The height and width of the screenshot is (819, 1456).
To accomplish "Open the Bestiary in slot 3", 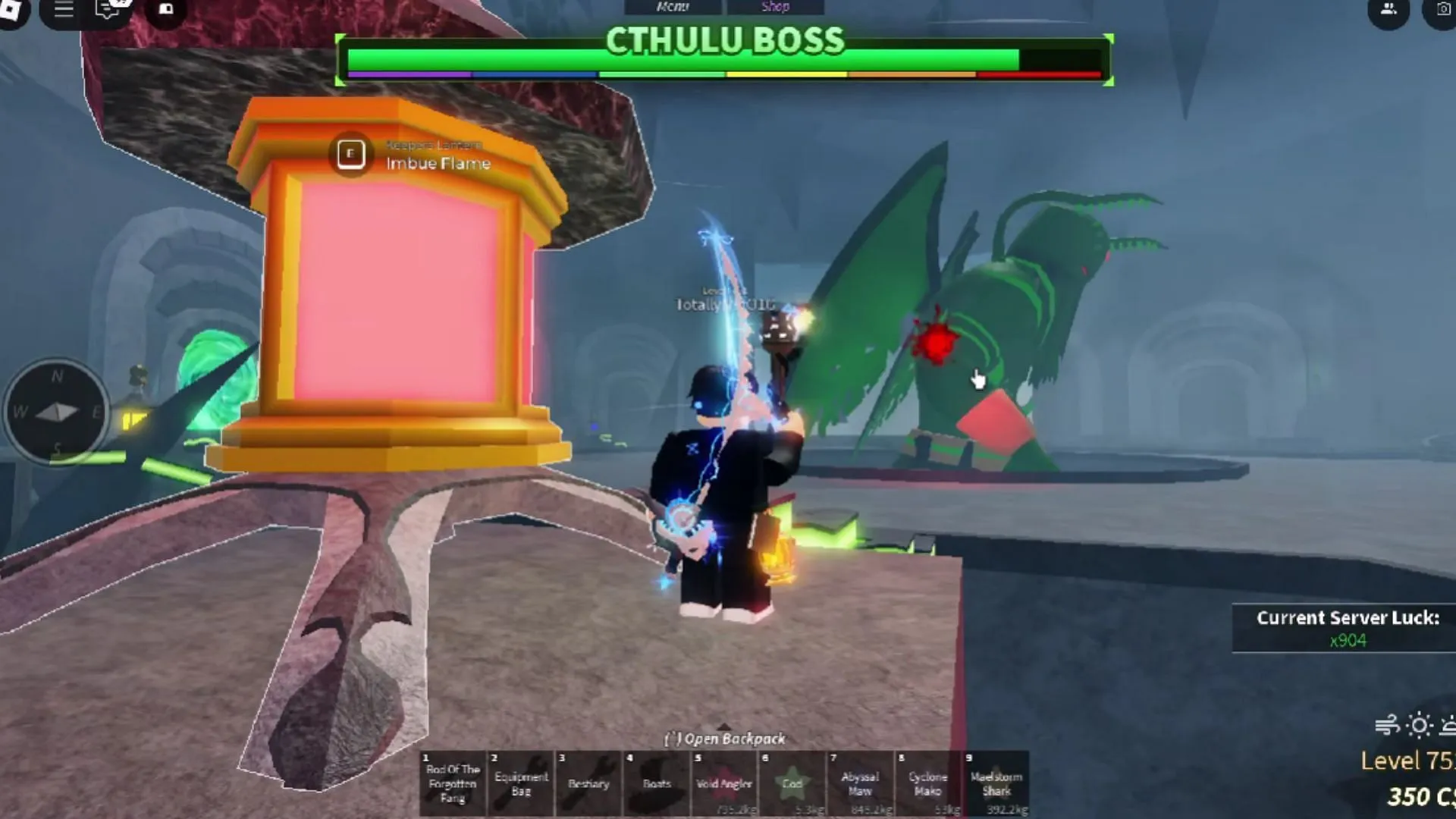I will pyautogui.click(x=588, y=781).
